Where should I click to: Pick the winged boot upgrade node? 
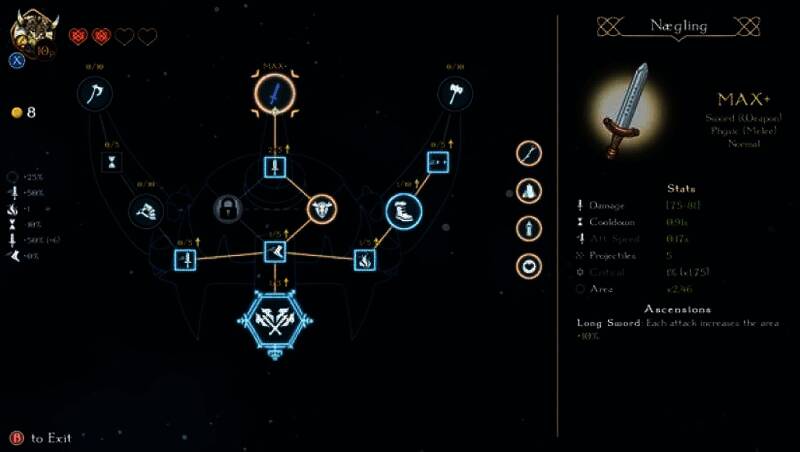(x=146, y=209)
